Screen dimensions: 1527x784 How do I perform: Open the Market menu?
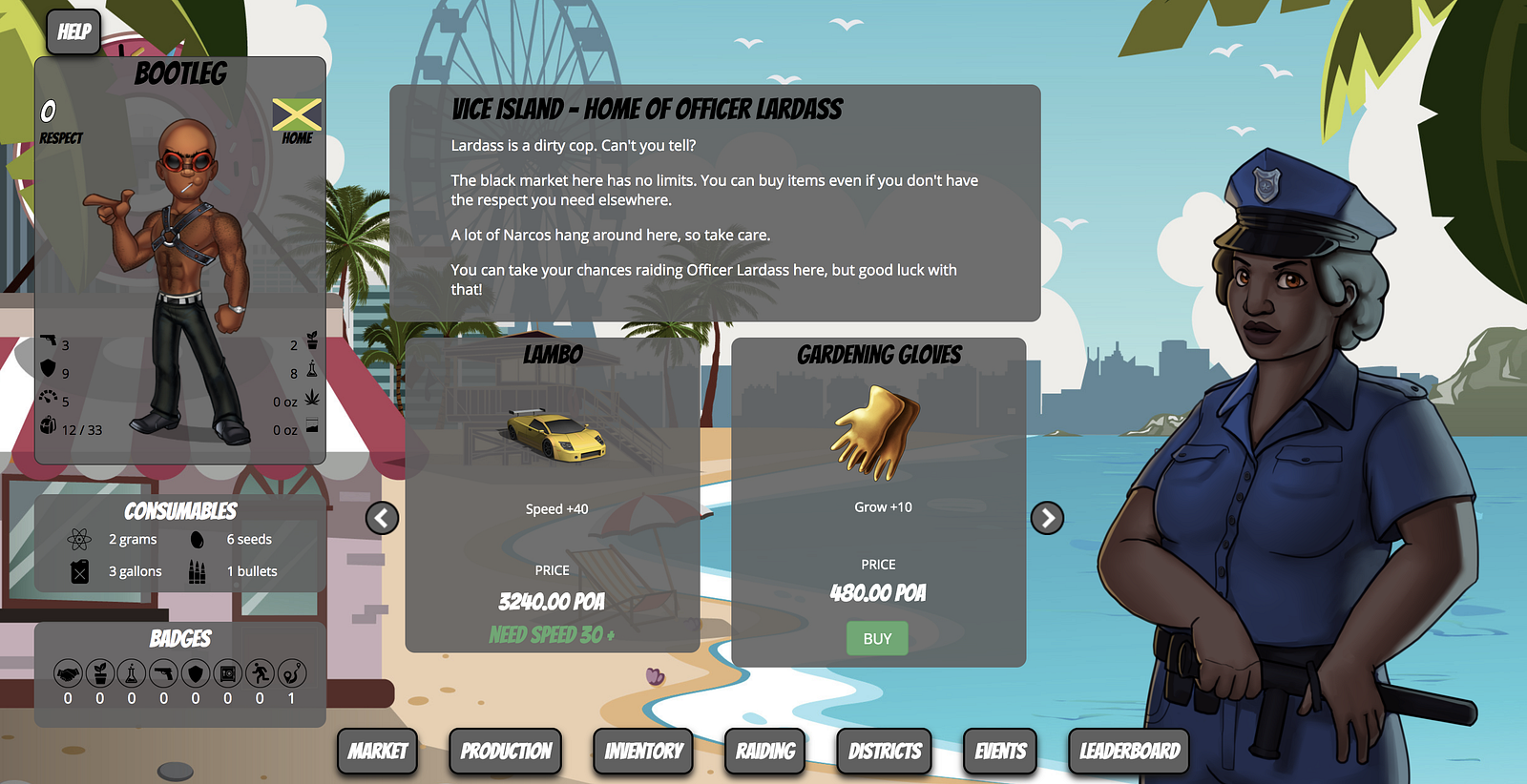[378, 751]
